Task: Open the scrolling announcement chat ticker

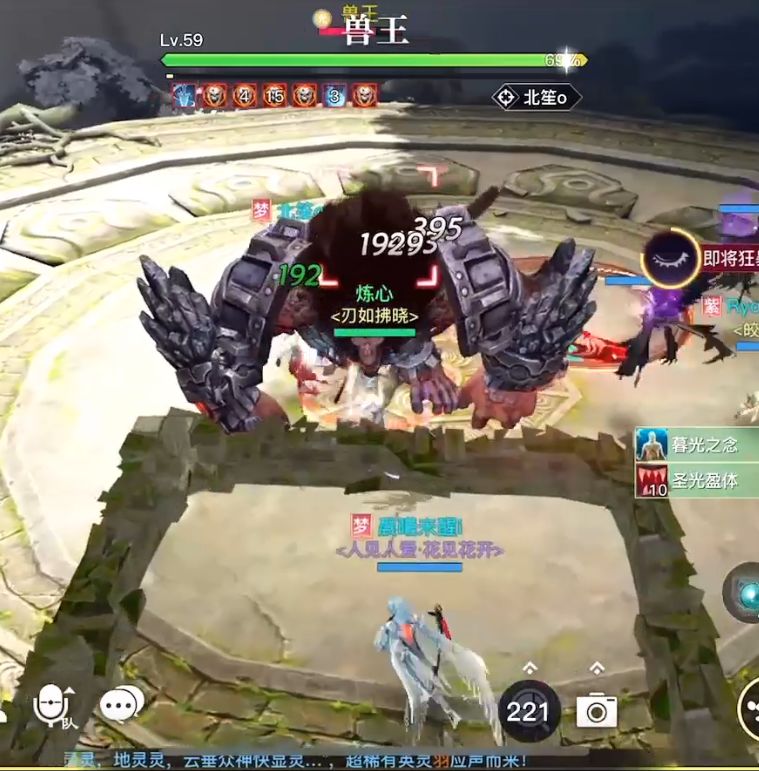Action: [x=300, y=761]
